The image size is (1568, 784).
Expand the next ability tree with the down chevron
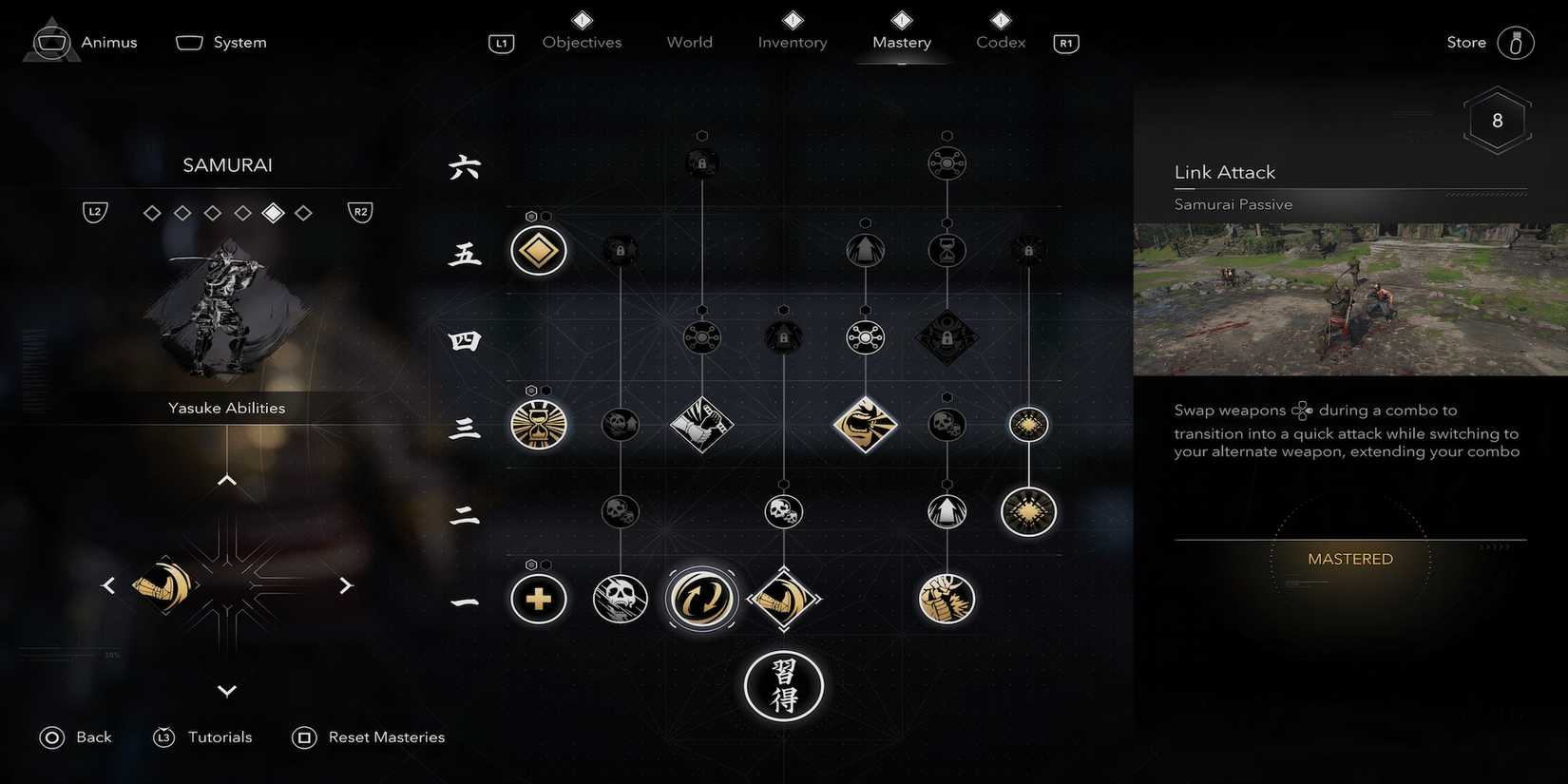[x=226, y=691]
